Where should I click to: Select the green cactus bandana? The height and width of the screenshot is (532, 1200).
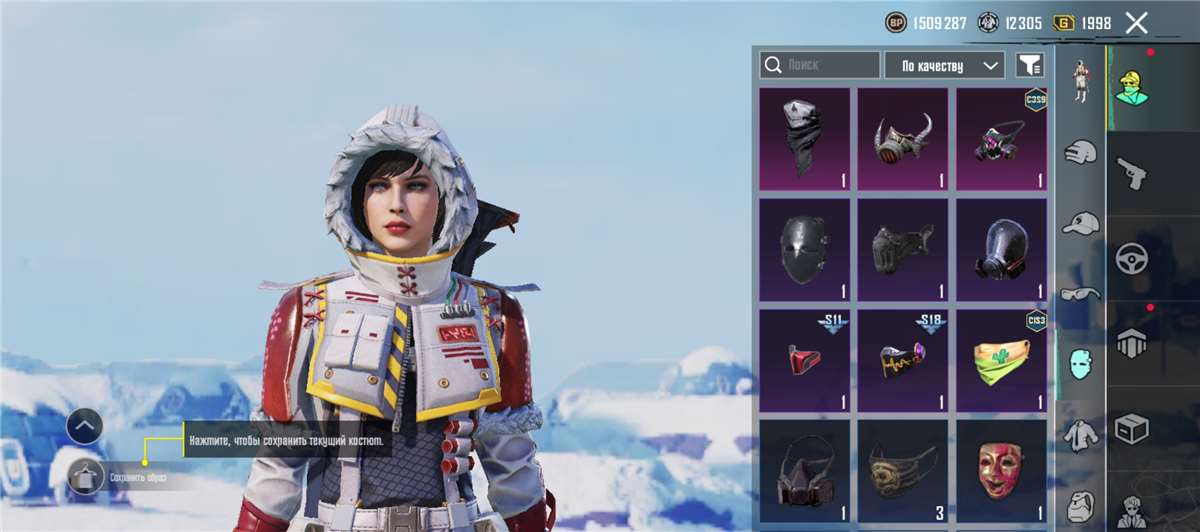click(1001, 360)
